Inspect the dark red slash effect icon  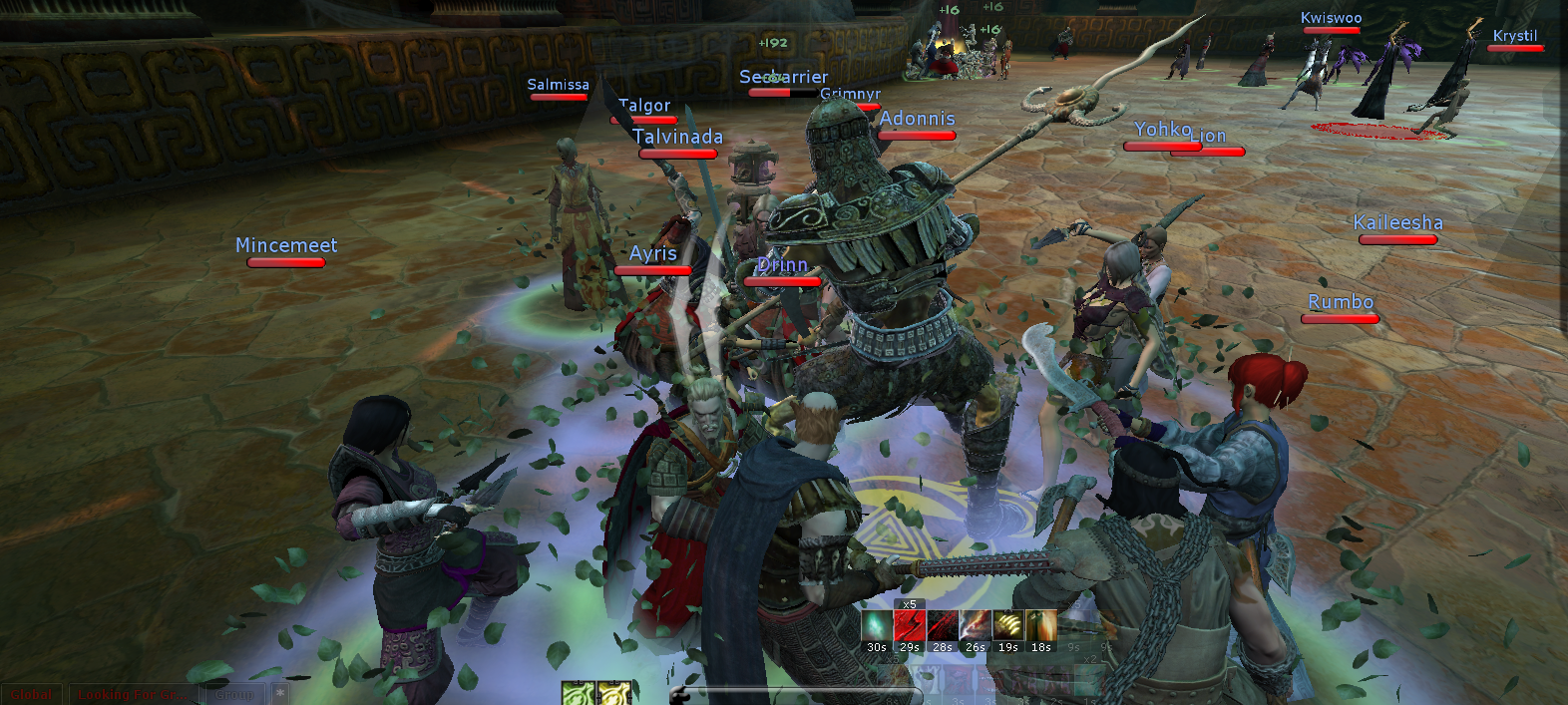coord(942,626)
